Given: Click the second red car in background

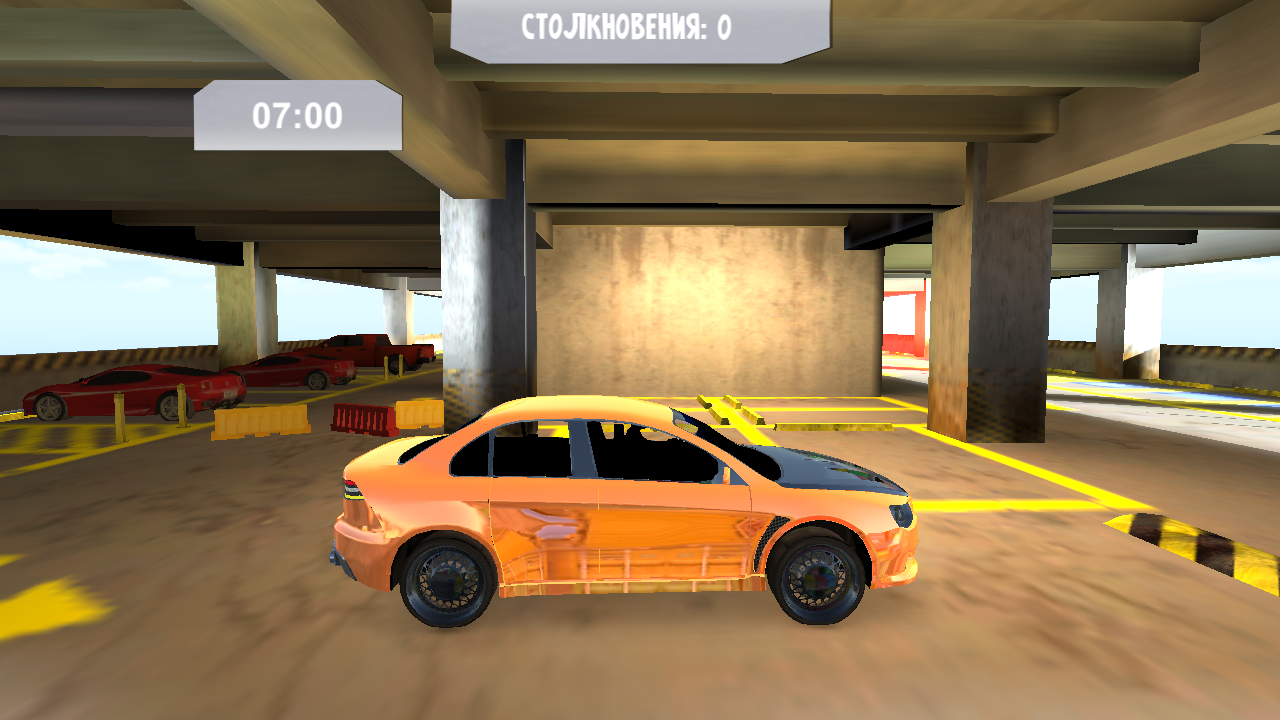Looking at the screenshot, I should click(x=290, y=370).
